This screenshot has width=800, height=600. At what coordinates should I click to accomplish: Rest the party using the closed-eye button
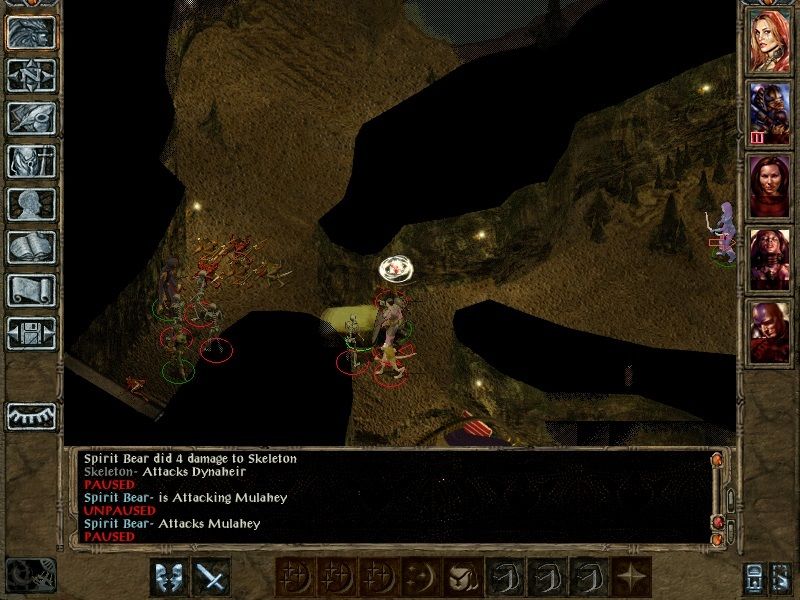coord(31,415)
